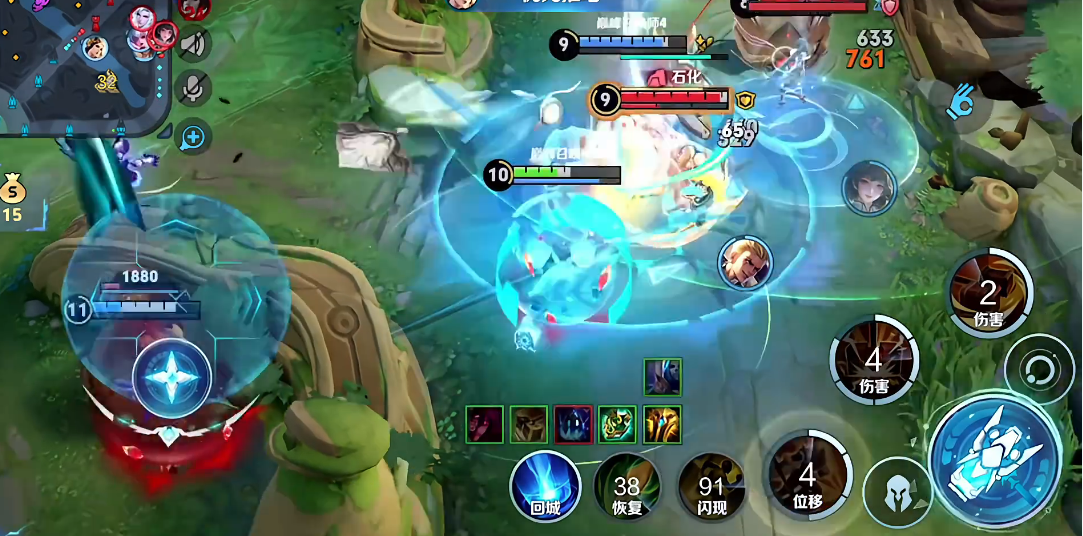Image resolution: width=1083 pixels, height=536 pixels.
Task: Cast the 闪现 flash spell
Action: [711, 487]
